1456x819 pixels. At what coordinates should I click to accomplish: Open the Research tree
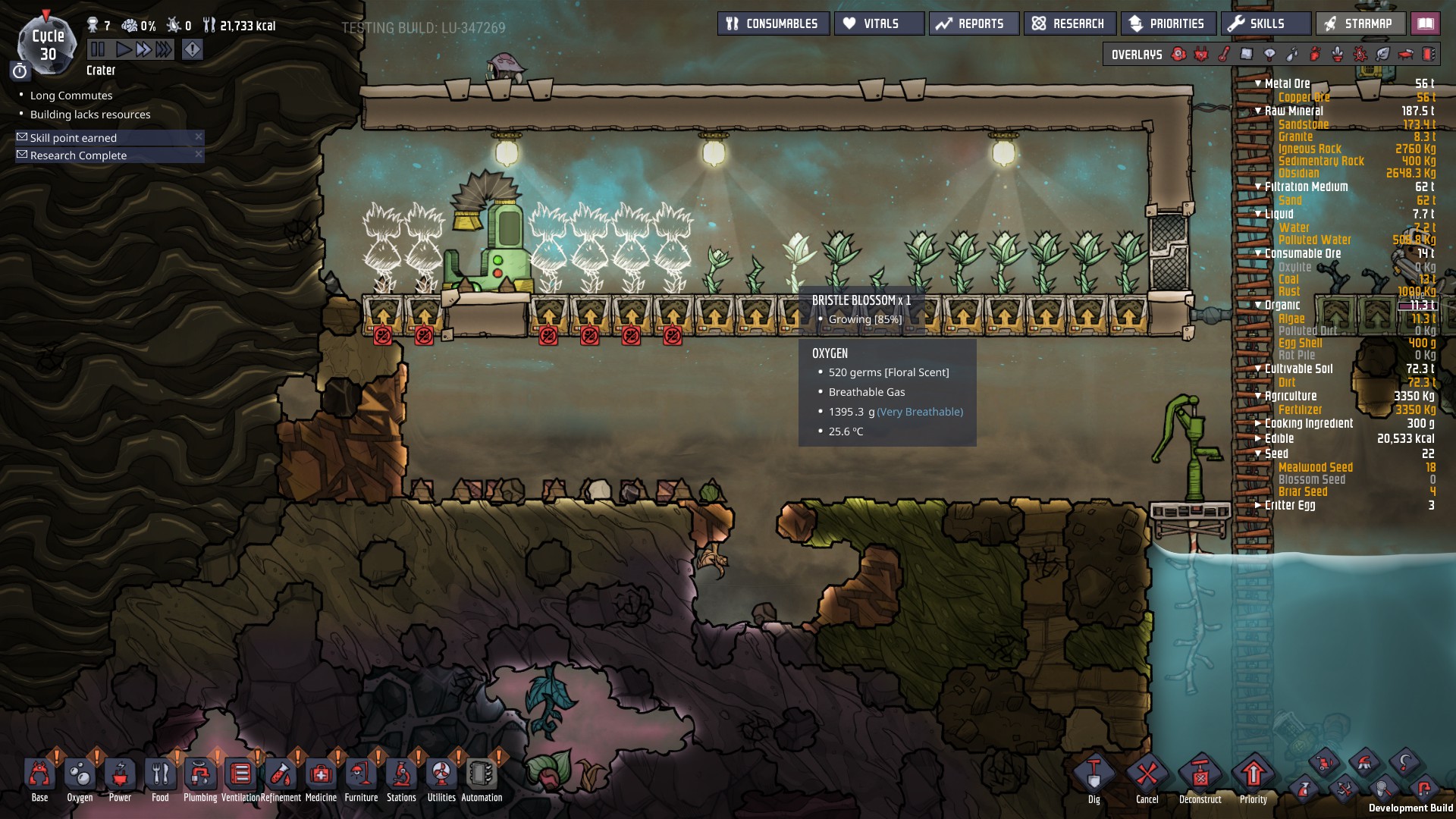(1069, 24)
